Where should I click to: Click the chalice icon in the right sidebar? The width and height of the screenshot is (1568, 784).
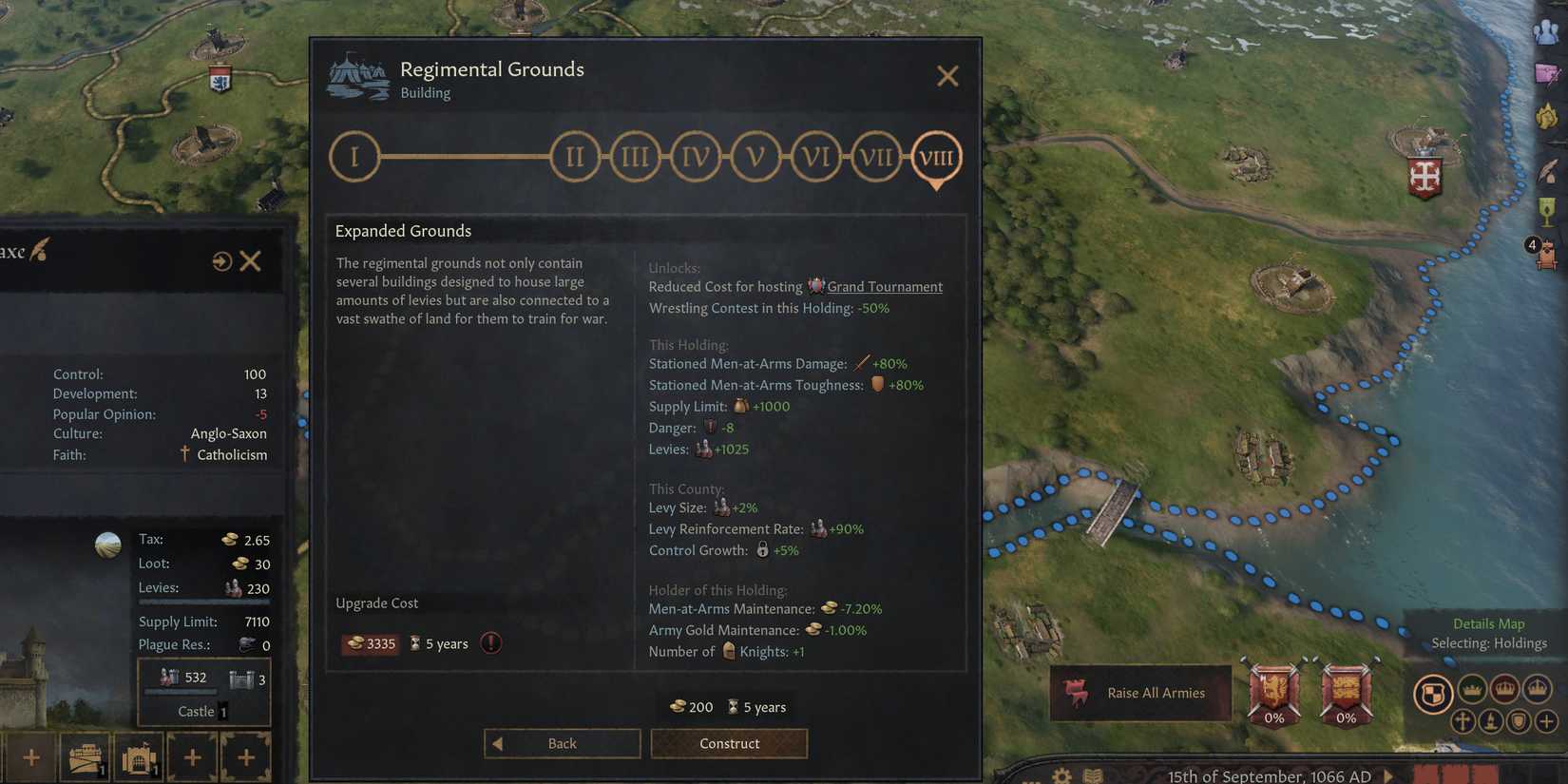pos(1549,213)
